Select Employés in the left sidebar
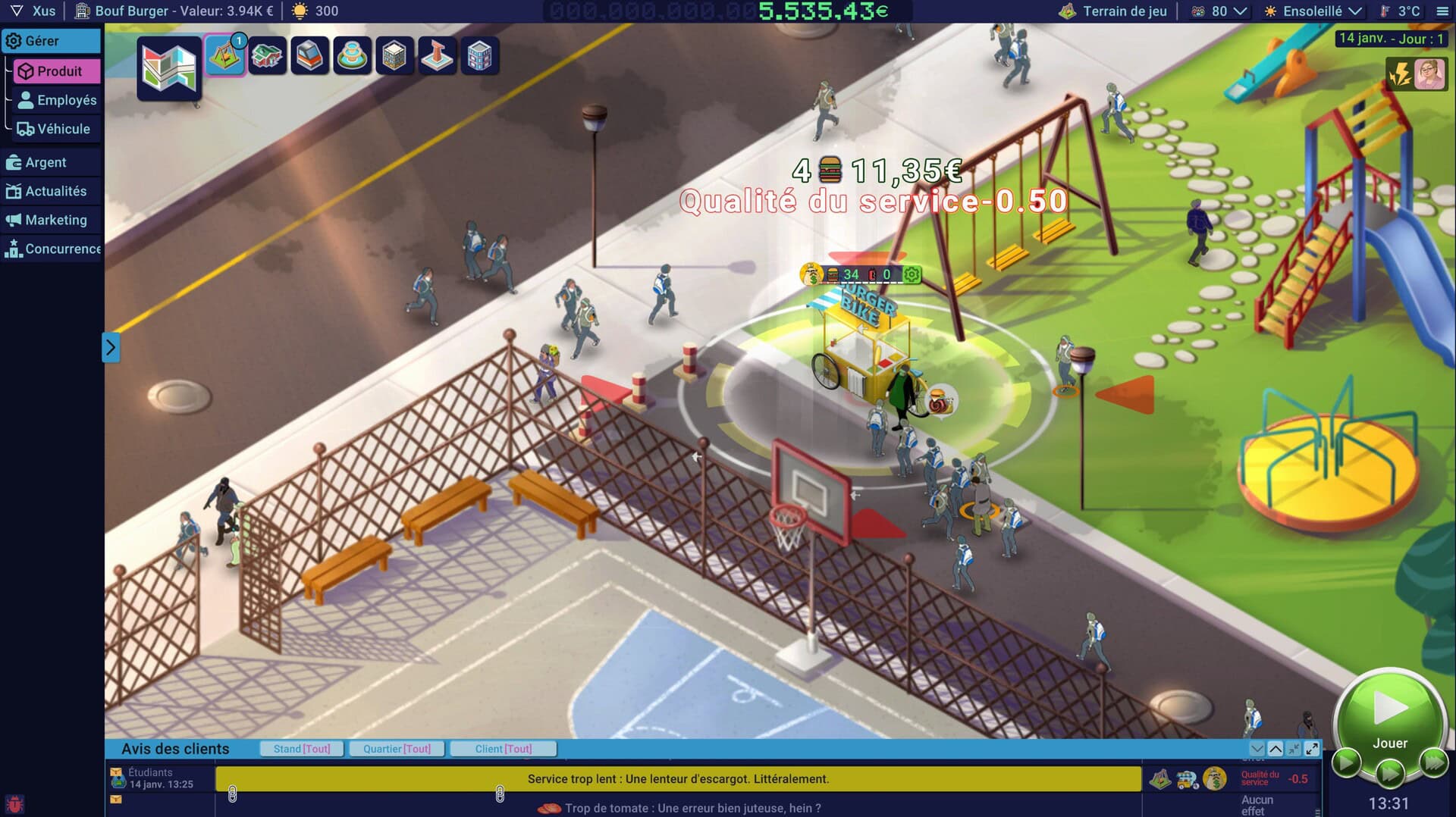 (x=58, y=100)
